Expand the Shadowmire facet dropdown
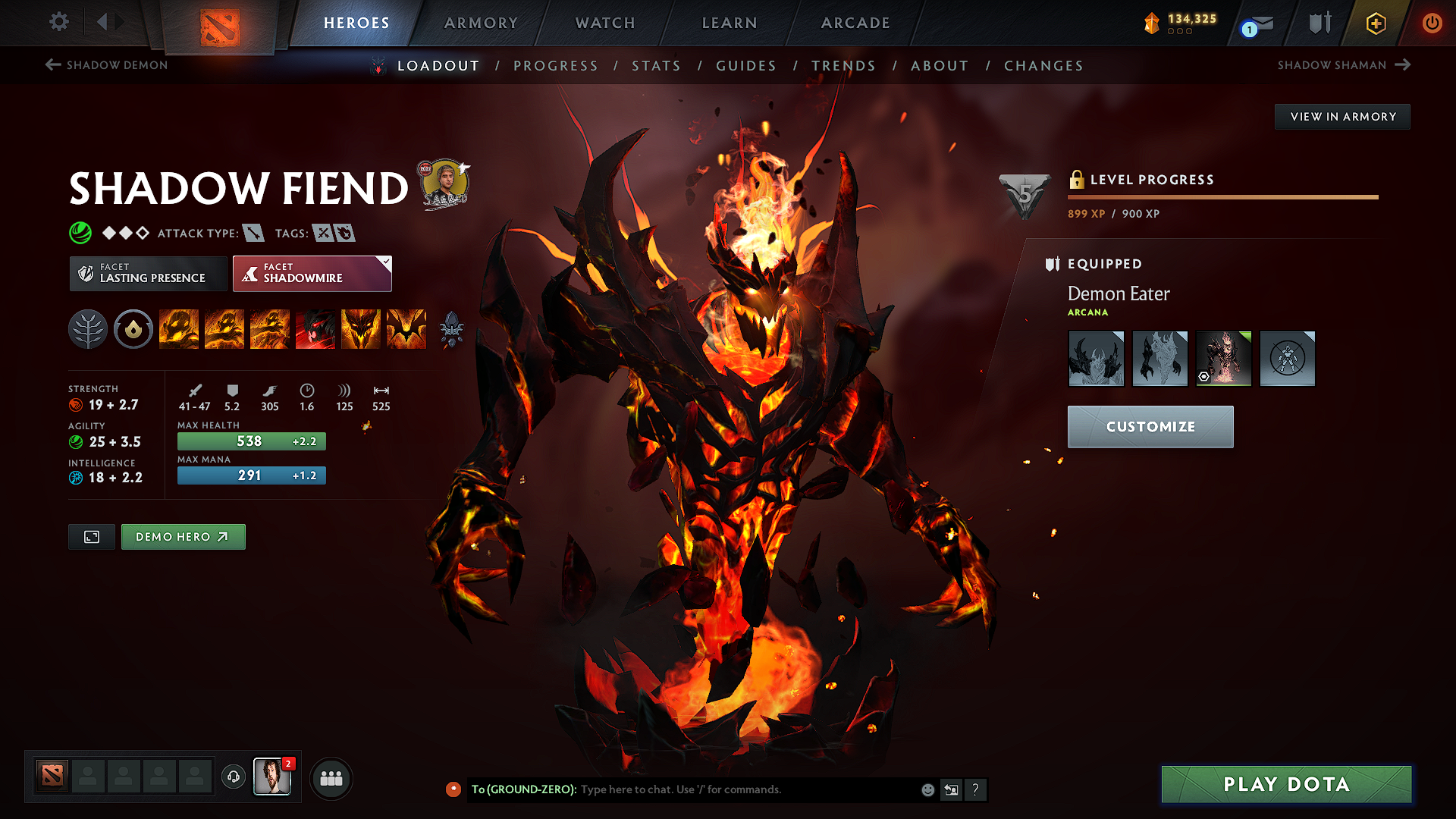 click(x=387, y=262)
